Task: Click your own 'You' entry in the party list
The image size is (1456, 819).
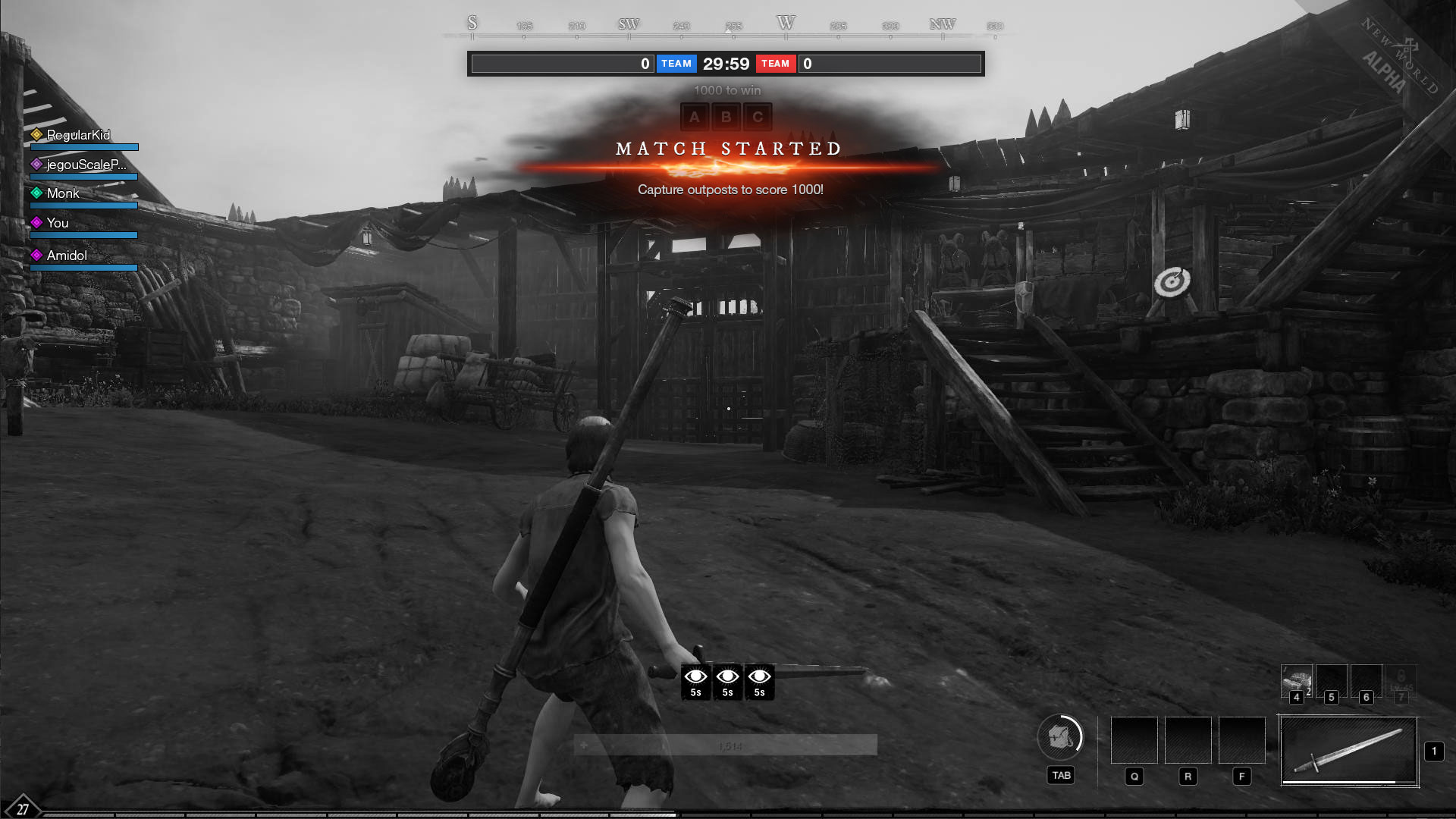Action: click(x=57, y=223)
